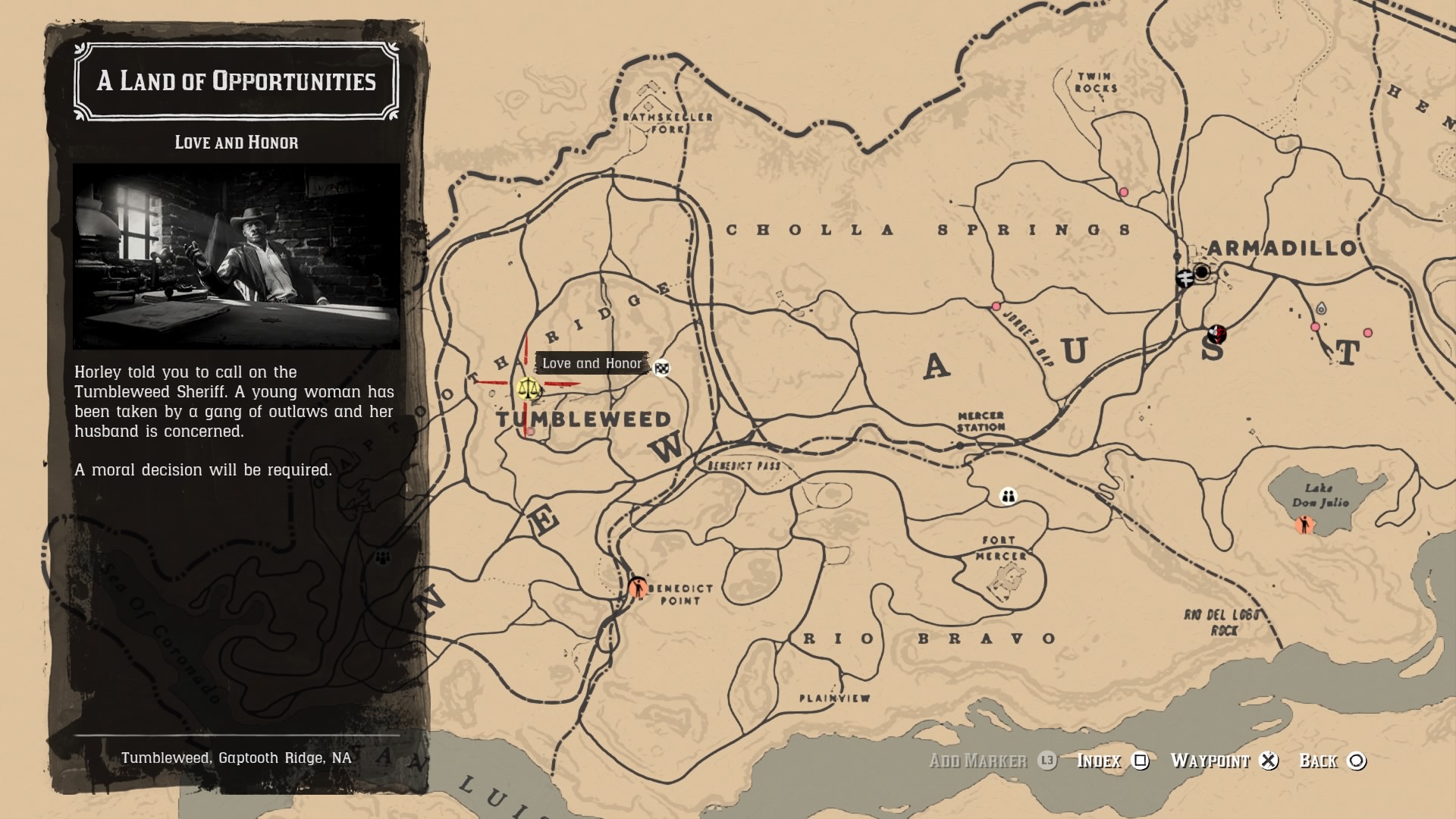
Task: Click the two-person companion activity icon near Fort Mercer
Action: click(1006, 497)
